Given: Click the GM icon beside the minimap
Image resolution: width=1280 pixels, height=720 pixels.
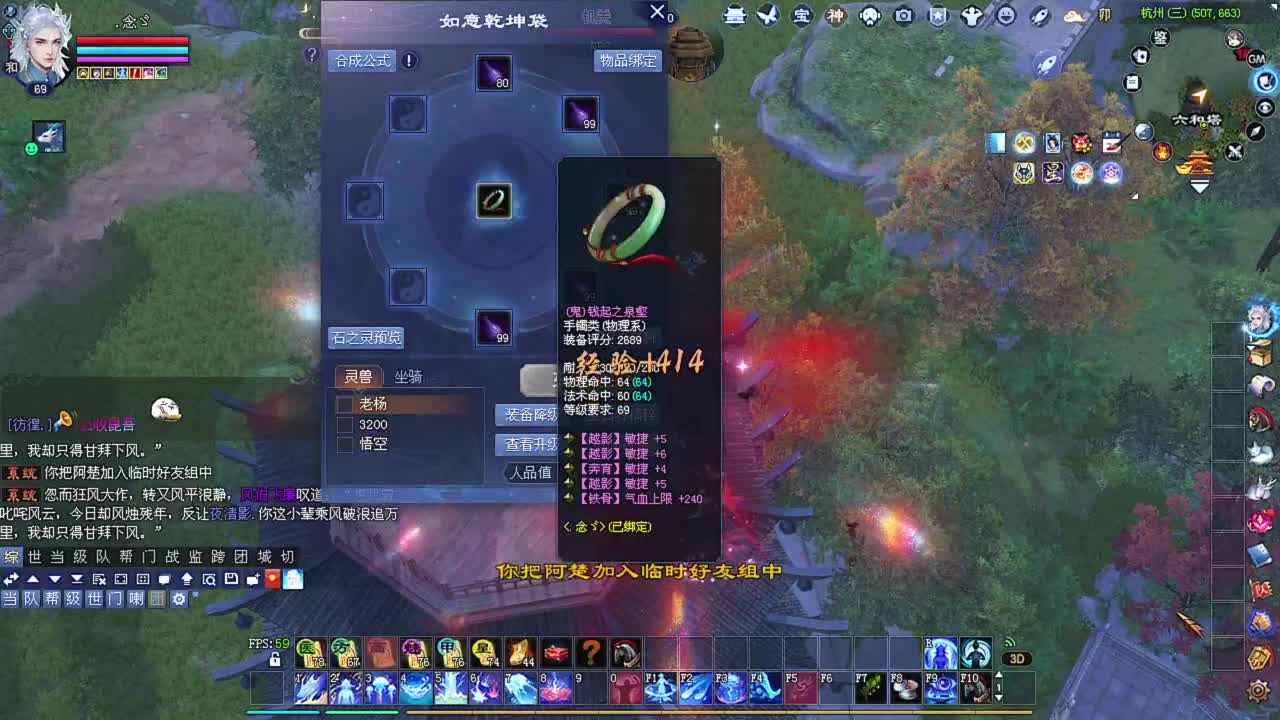Looking at the screenshot, I should coord(1256,60).
